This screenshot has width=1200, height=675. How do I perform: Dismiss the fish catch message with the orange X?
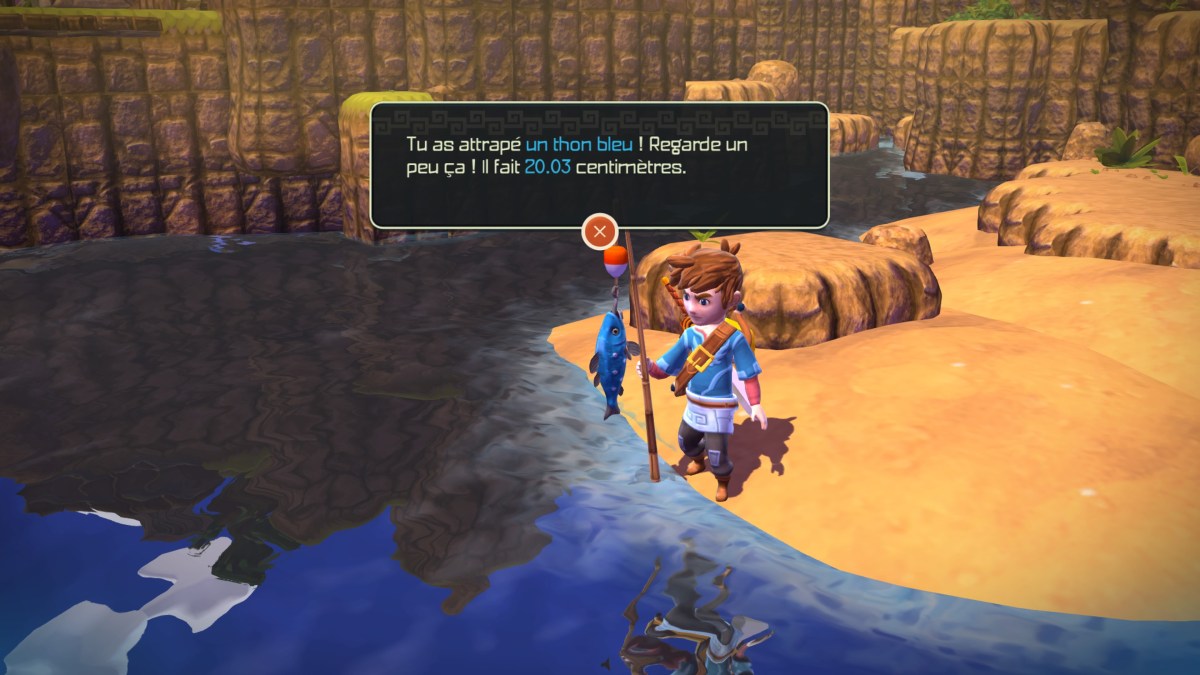click(599, 232)
